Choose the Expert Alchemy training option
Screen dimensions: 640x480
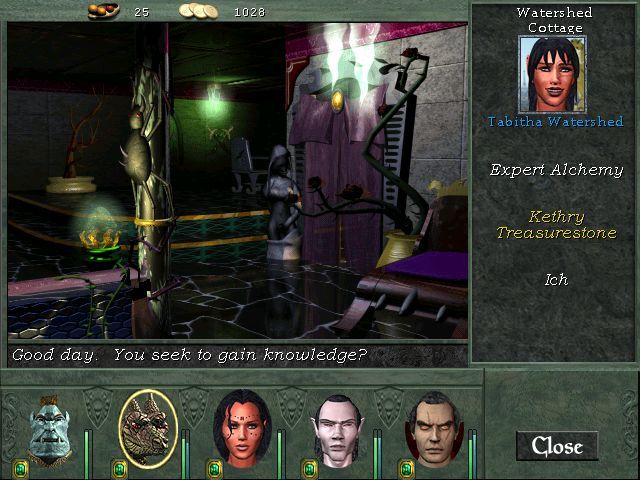click(x=556, y=170)
